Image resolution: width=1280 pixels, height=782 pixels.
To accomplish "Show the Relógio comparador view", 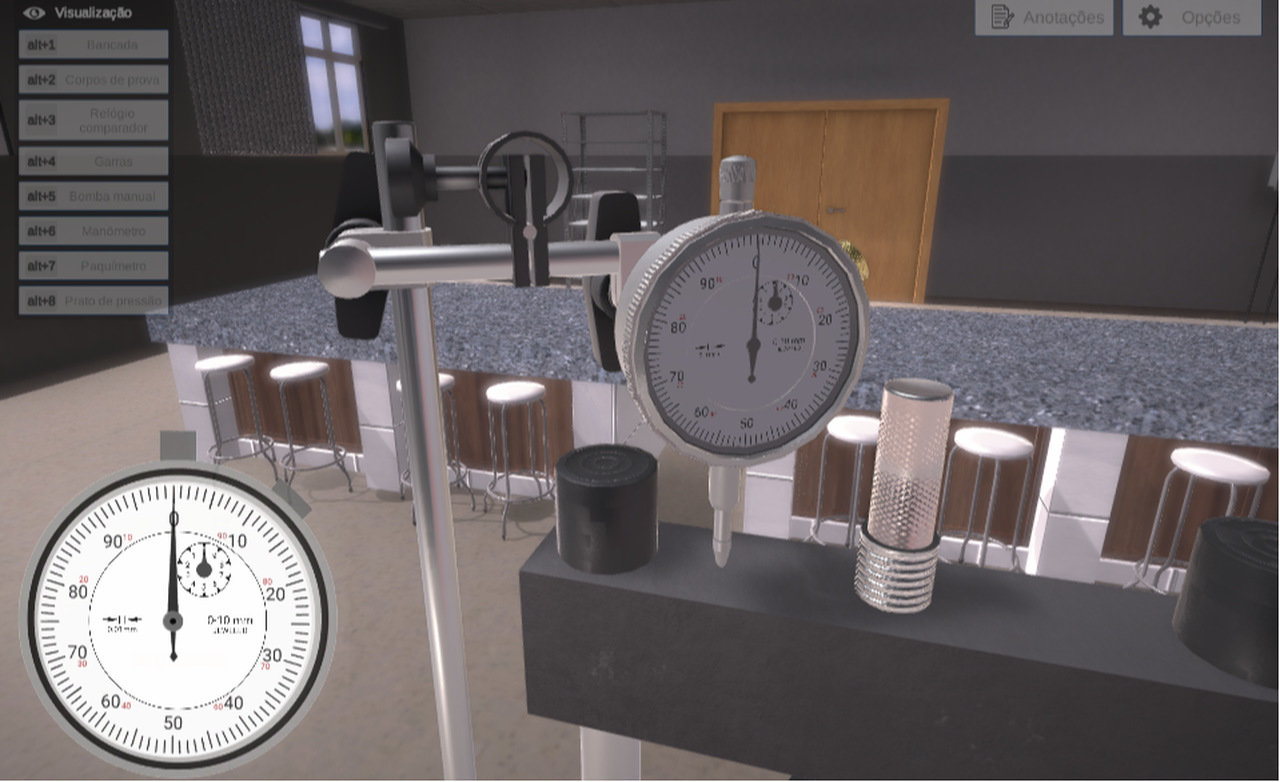I will (93, 120).
